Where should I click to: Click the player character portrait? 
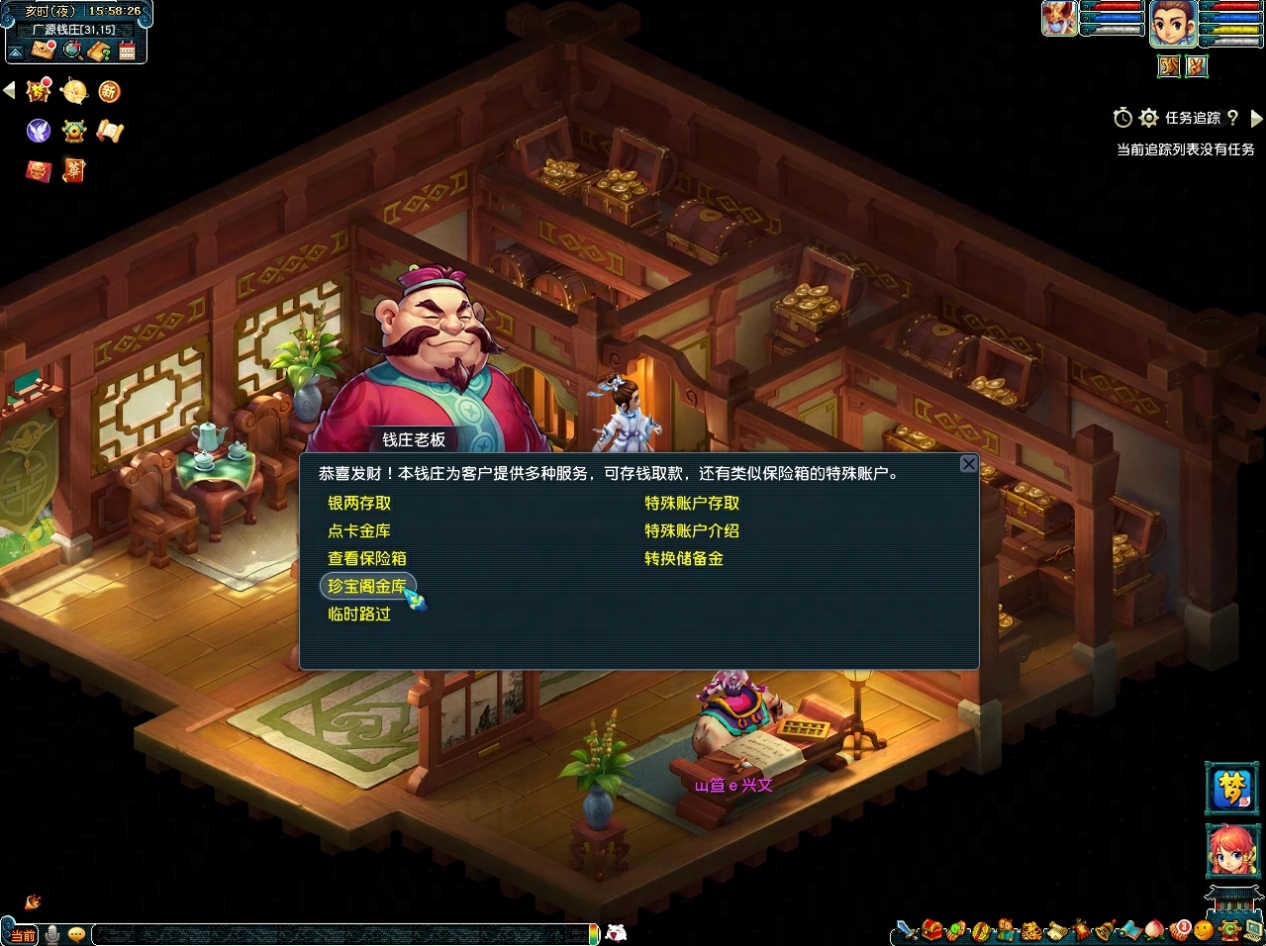click(1173, 23)
